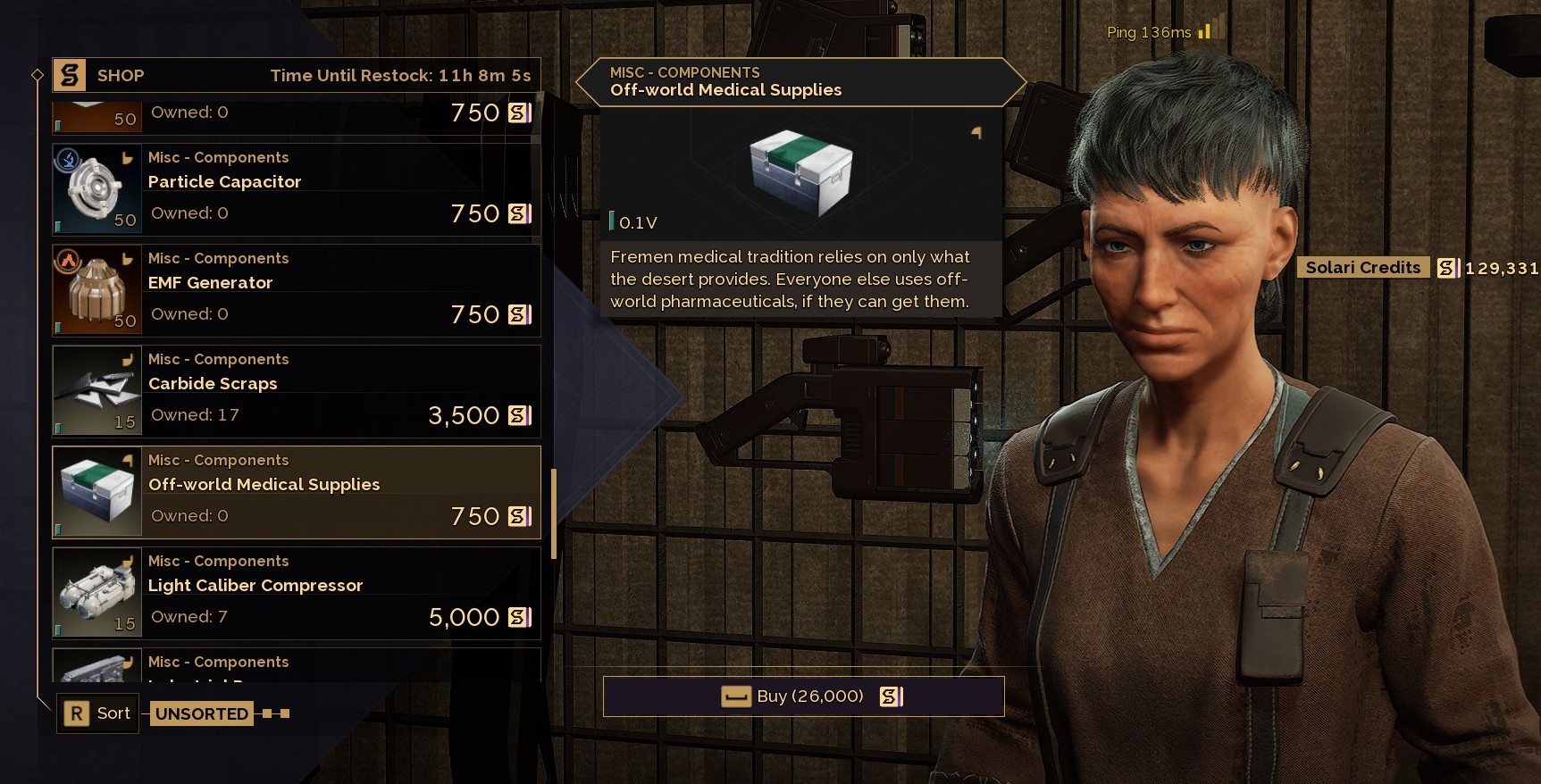Click the Particle Capacitor item icon
The height and width of the screenshot is (784, 1541).
[97, 190]
